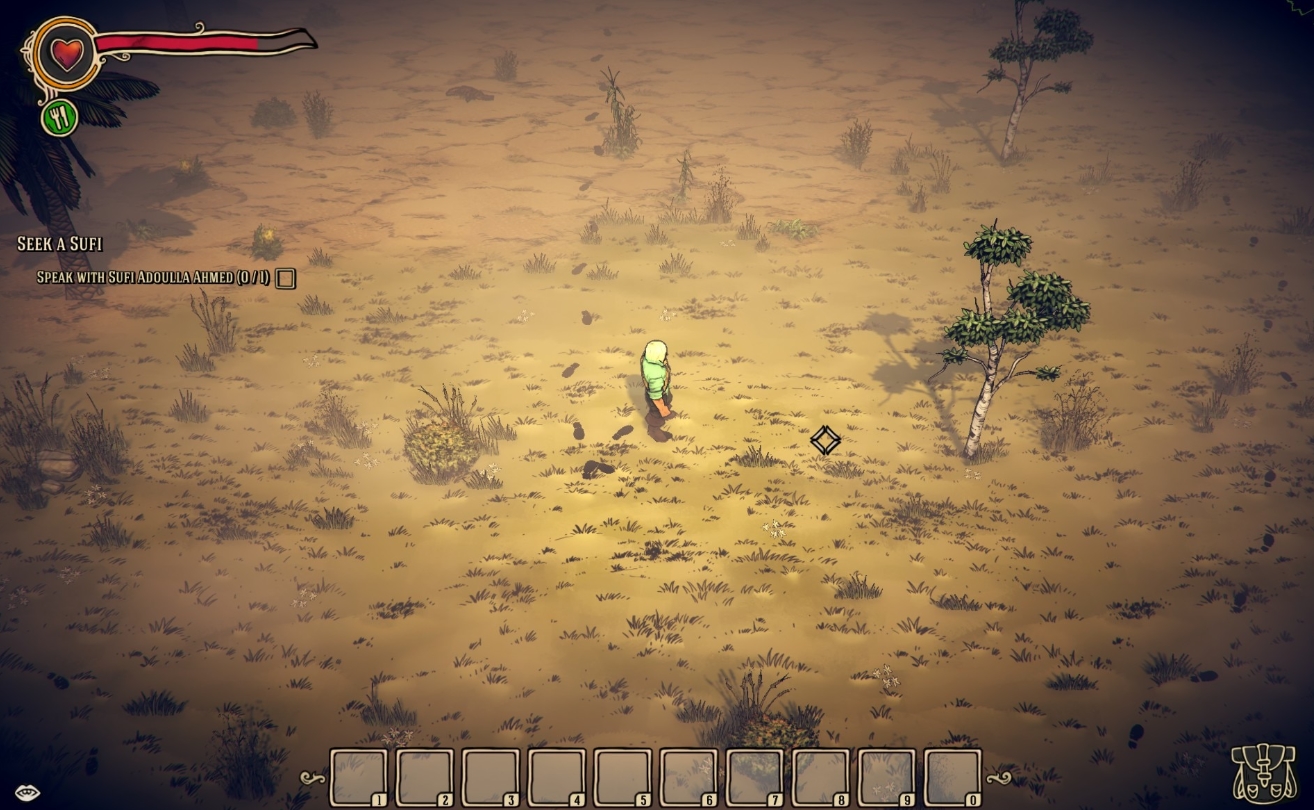Tick the quest objective checkbox
Viewport: 1314px width, 810px height.
(x=286, y=279)
